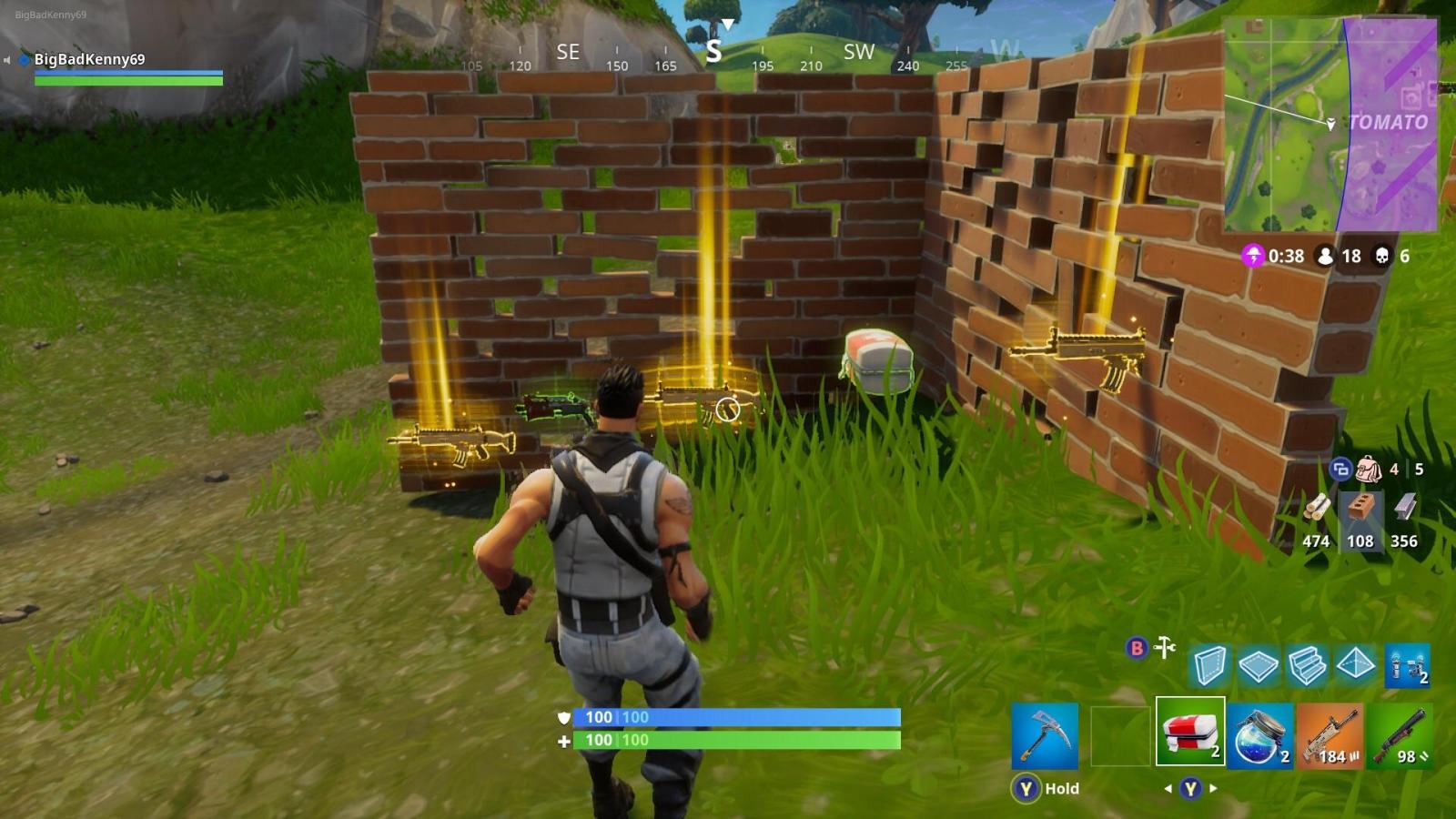Viewport: 1456px width, 819px height.
Task: Click the metal material icon
Action: point(1404,507)
